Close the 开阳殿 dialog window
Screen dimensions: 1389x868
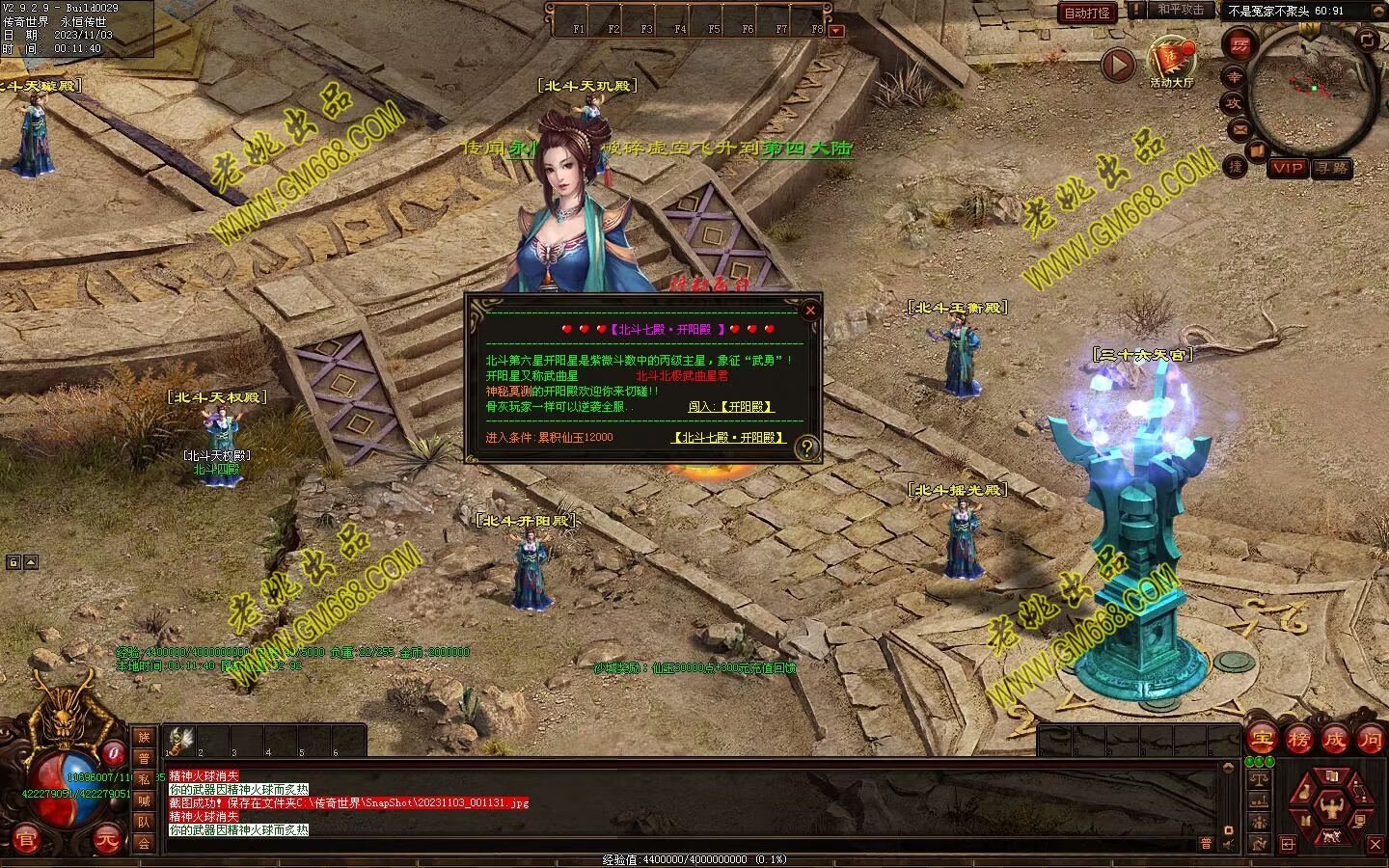810,310
